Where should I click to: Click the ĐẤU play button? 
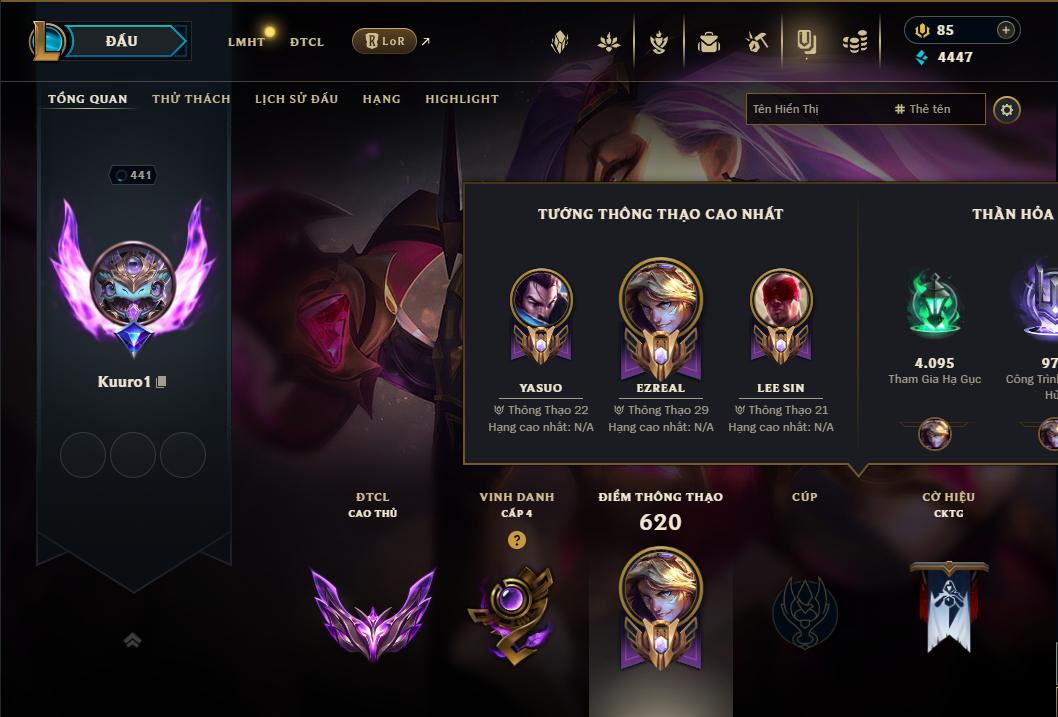(x=121, y=41)
